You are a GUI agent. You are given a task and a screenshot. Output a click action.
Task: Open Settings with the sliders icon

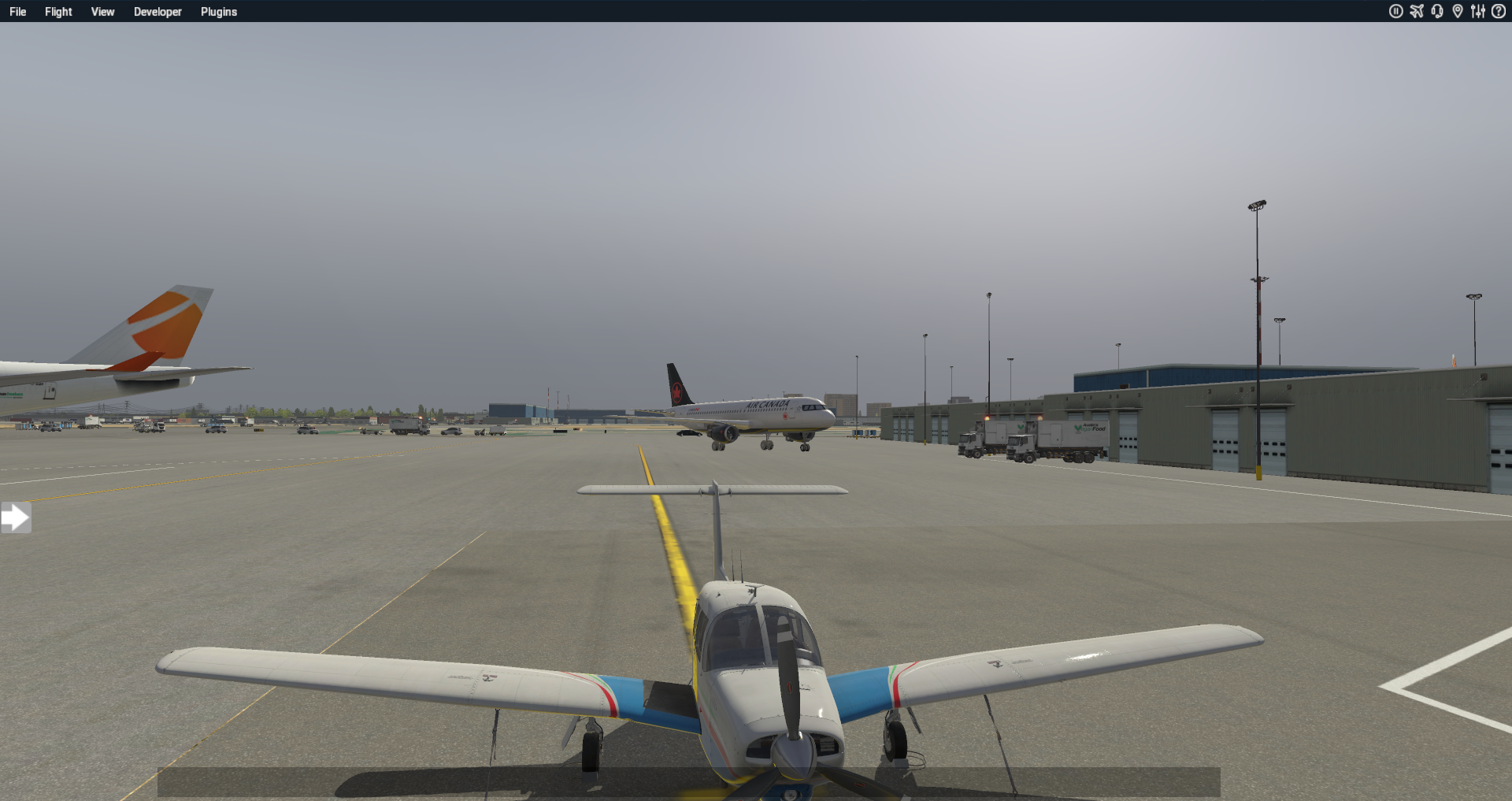pos(1478,11)
